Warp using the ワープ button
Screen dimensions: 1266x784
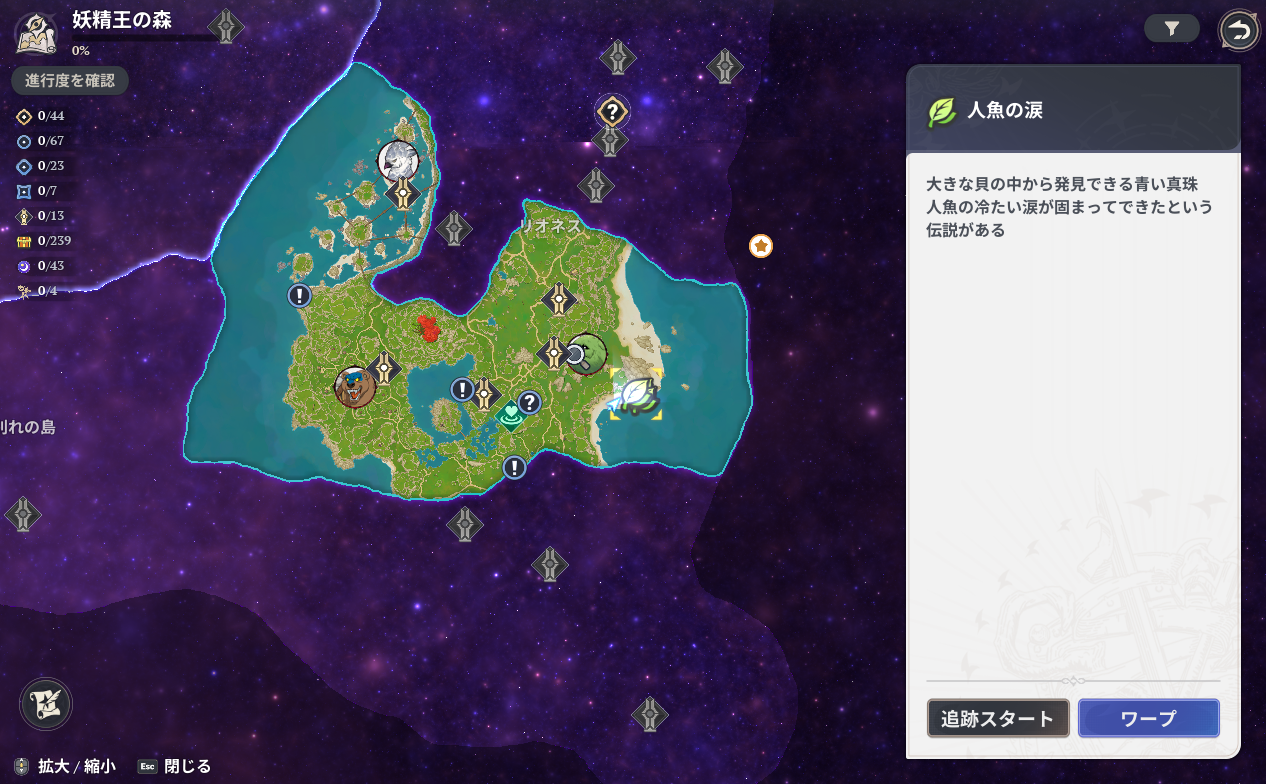[x=1148, y=718]
